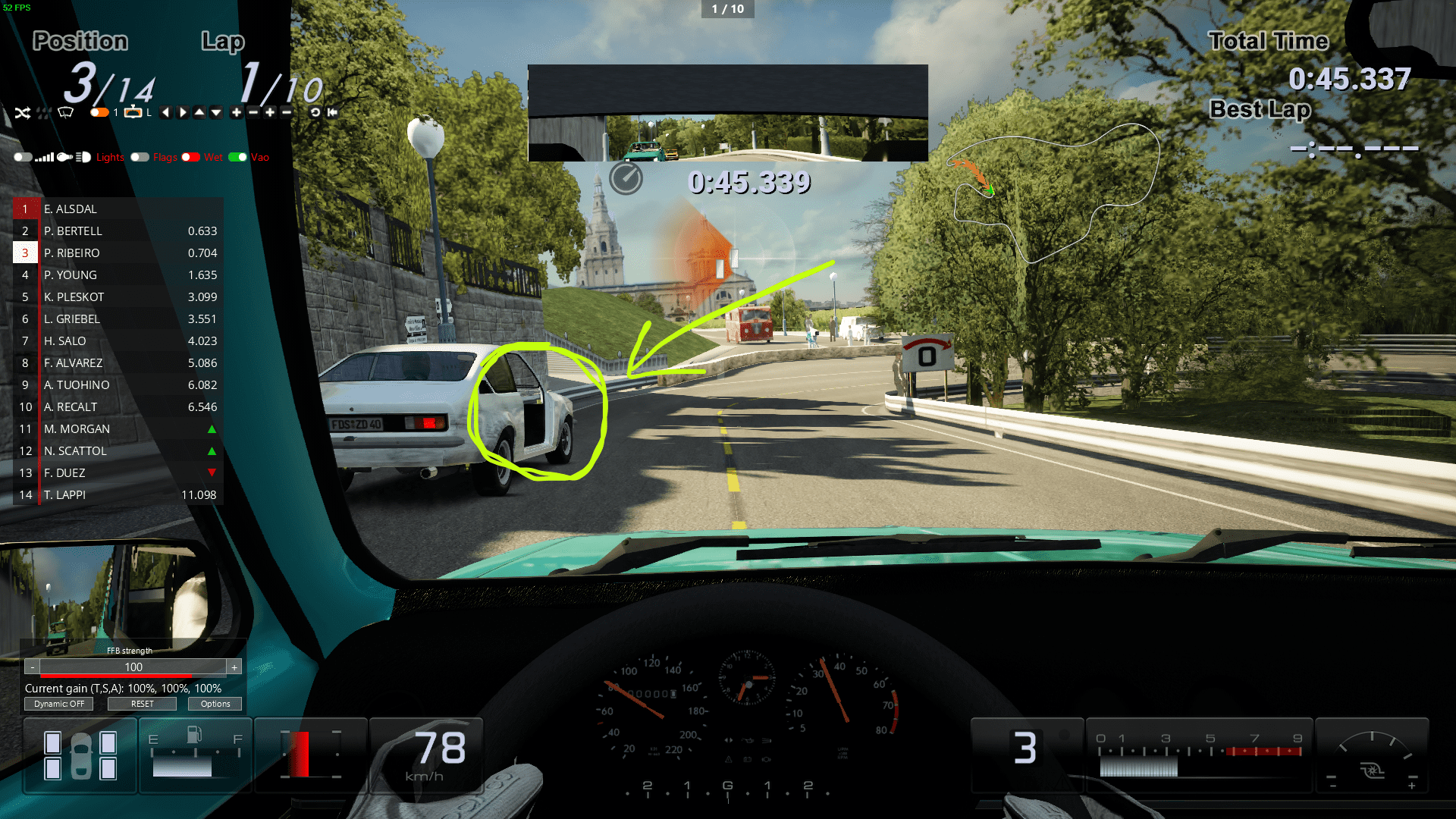Increase FFB strength with the plus button
Viewport: 1456px width, 819px height.
tap(234, 667)
